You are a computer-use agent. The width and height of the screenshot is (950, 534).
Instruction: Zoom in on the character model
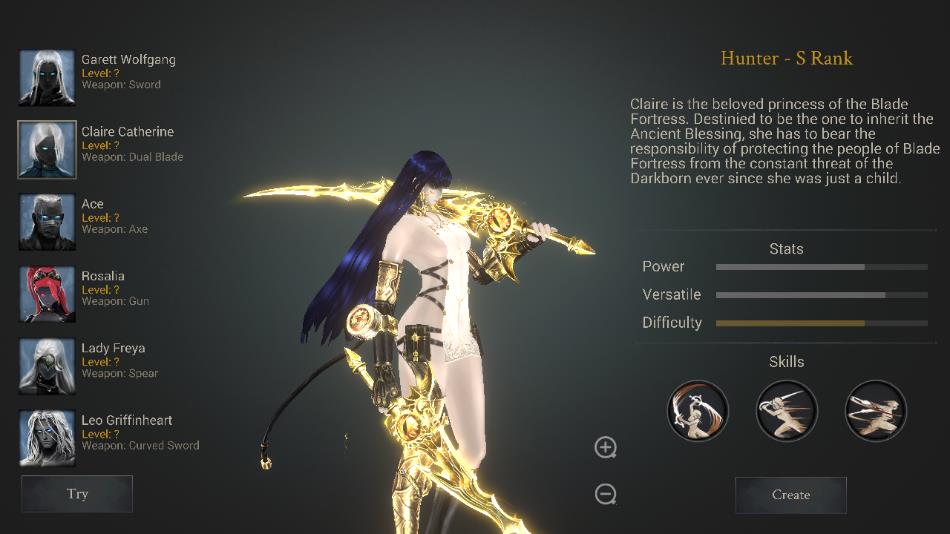[x=605, y=447]
